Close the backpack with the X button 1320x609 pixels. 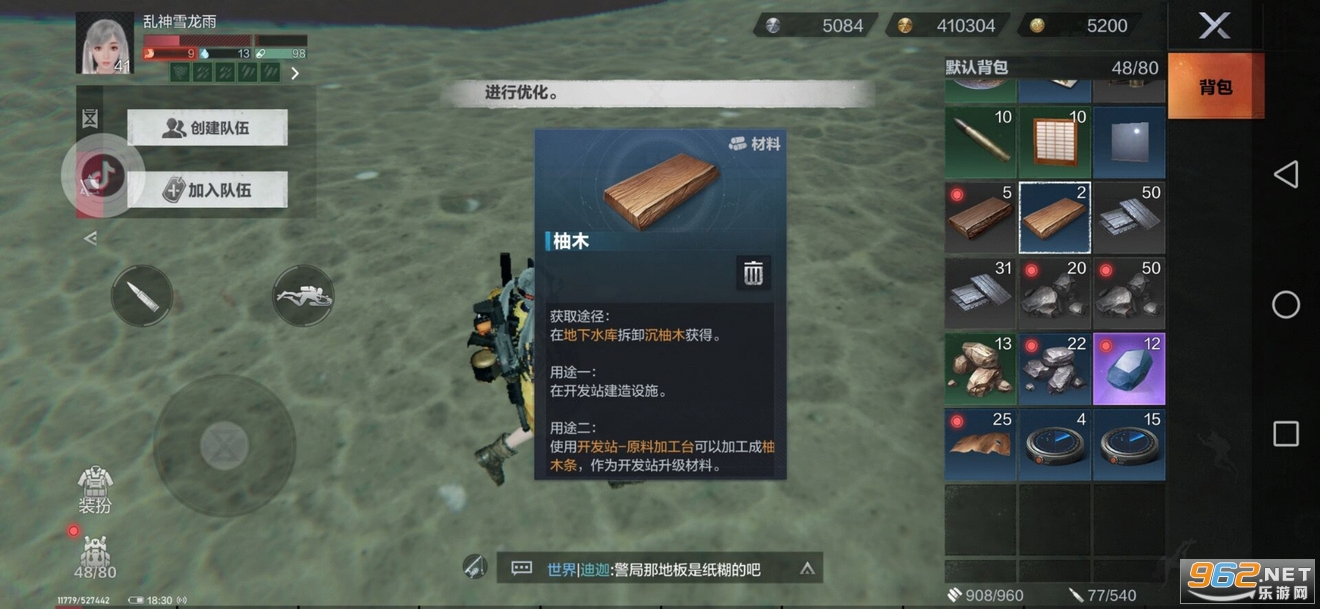click(x=1214, y=25)
